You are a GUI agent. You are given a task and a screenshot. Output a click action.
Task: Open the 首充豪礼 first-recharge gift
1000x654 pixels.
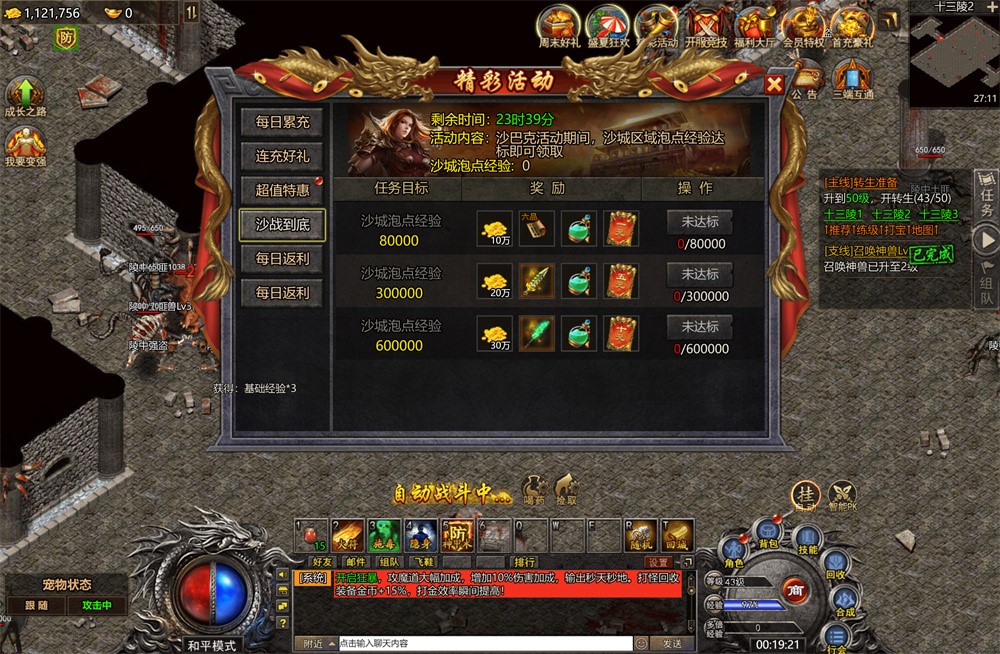[853, 25]
